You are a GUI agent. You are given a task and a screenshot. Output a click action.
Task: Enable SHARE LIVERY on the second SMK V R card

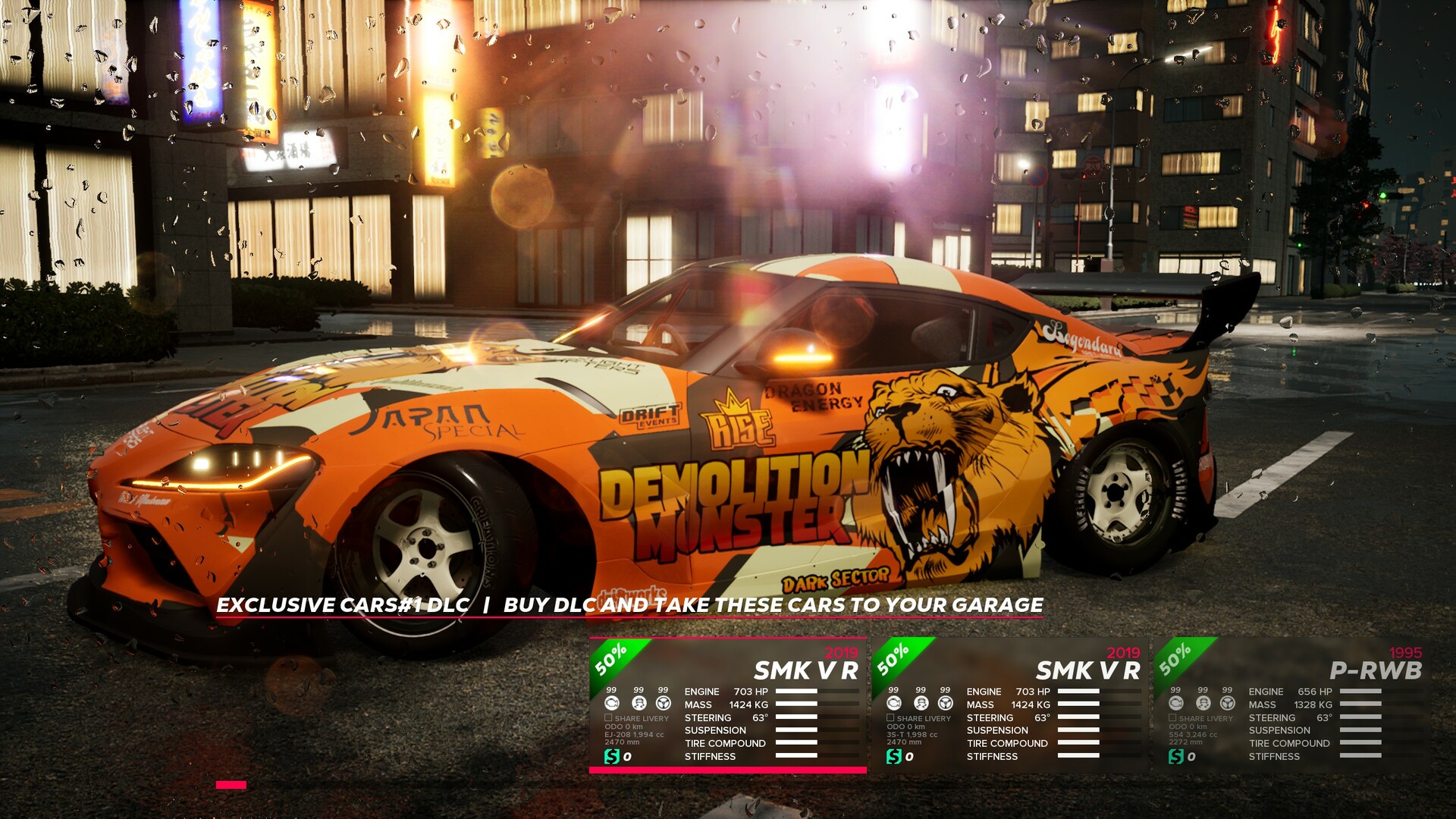coord(891,718)
